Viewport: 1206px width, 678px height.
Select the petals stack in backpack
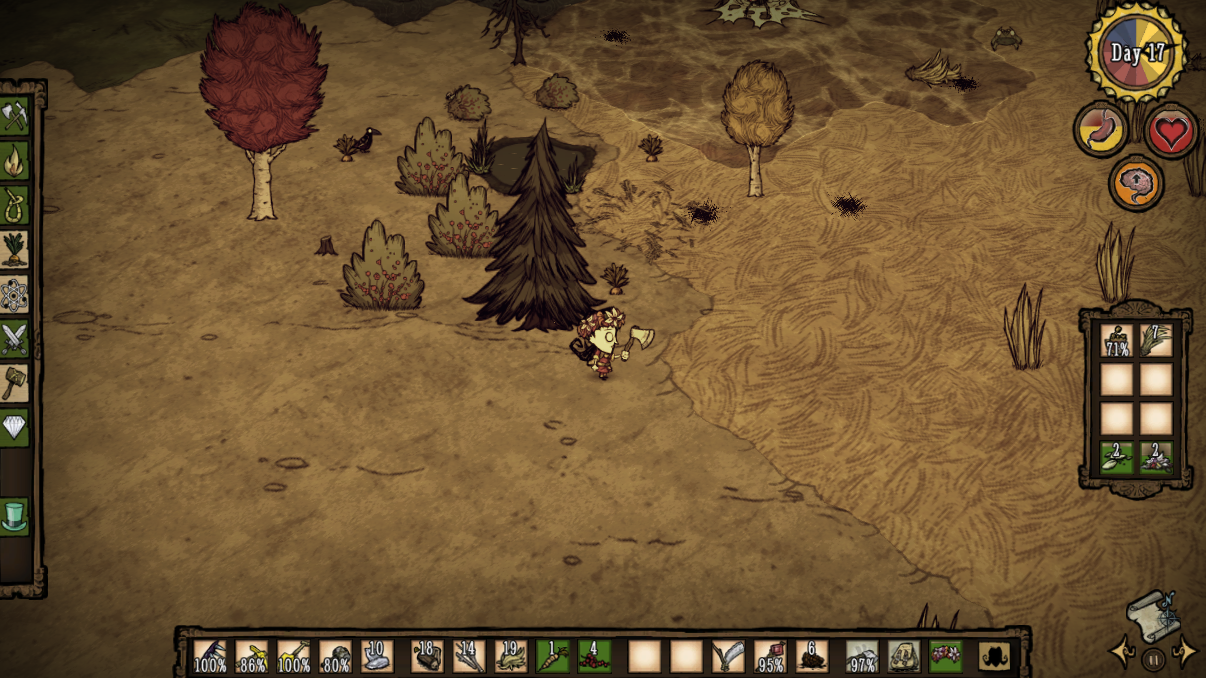tap(1155, 457)
